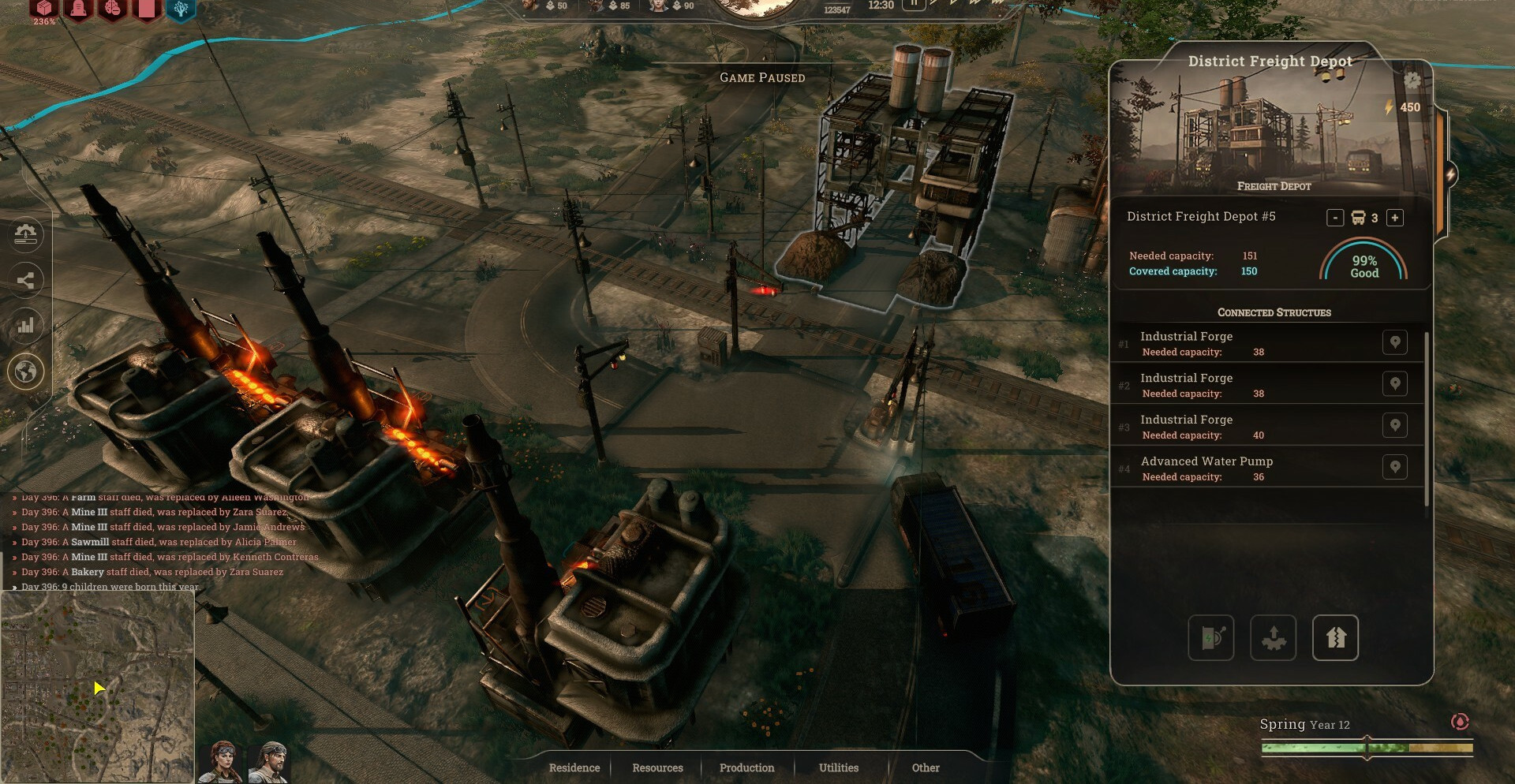Click the demolish building button
Image resolution: width=1515 pixels, height=784 pixels.
1335,637
